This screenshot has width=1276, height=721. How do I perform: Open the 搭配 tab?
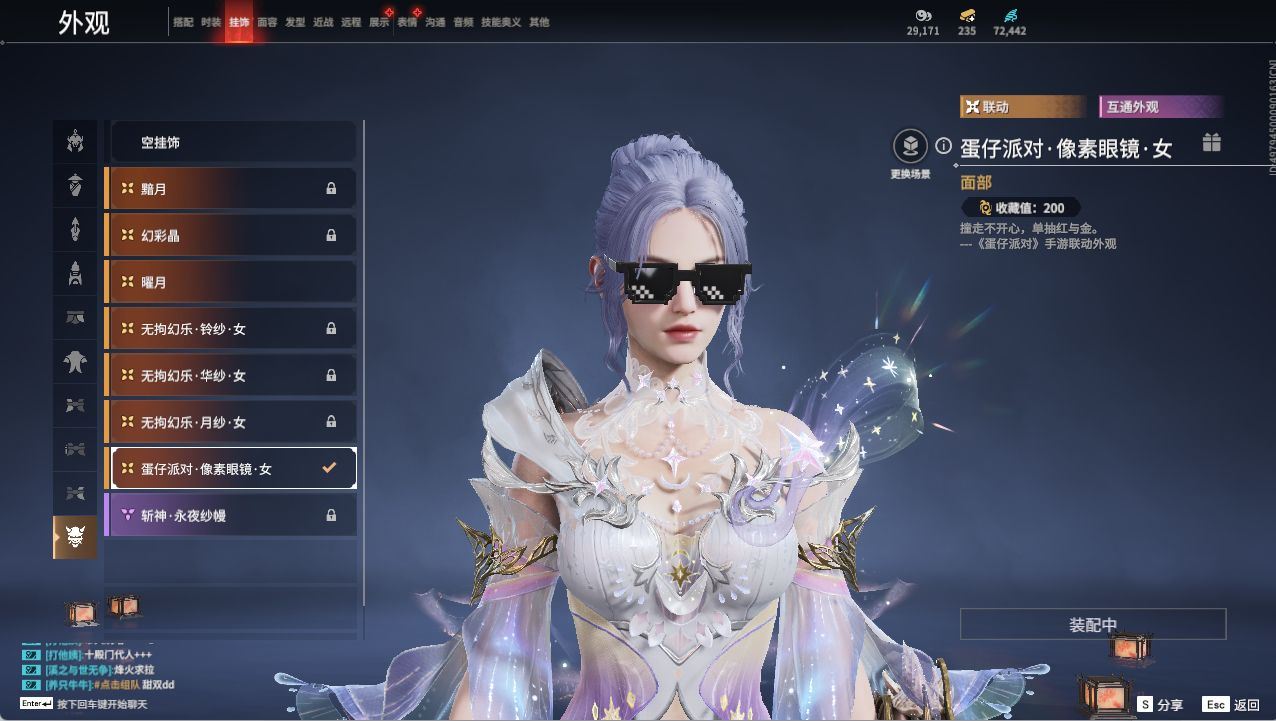tap(183, 22)
